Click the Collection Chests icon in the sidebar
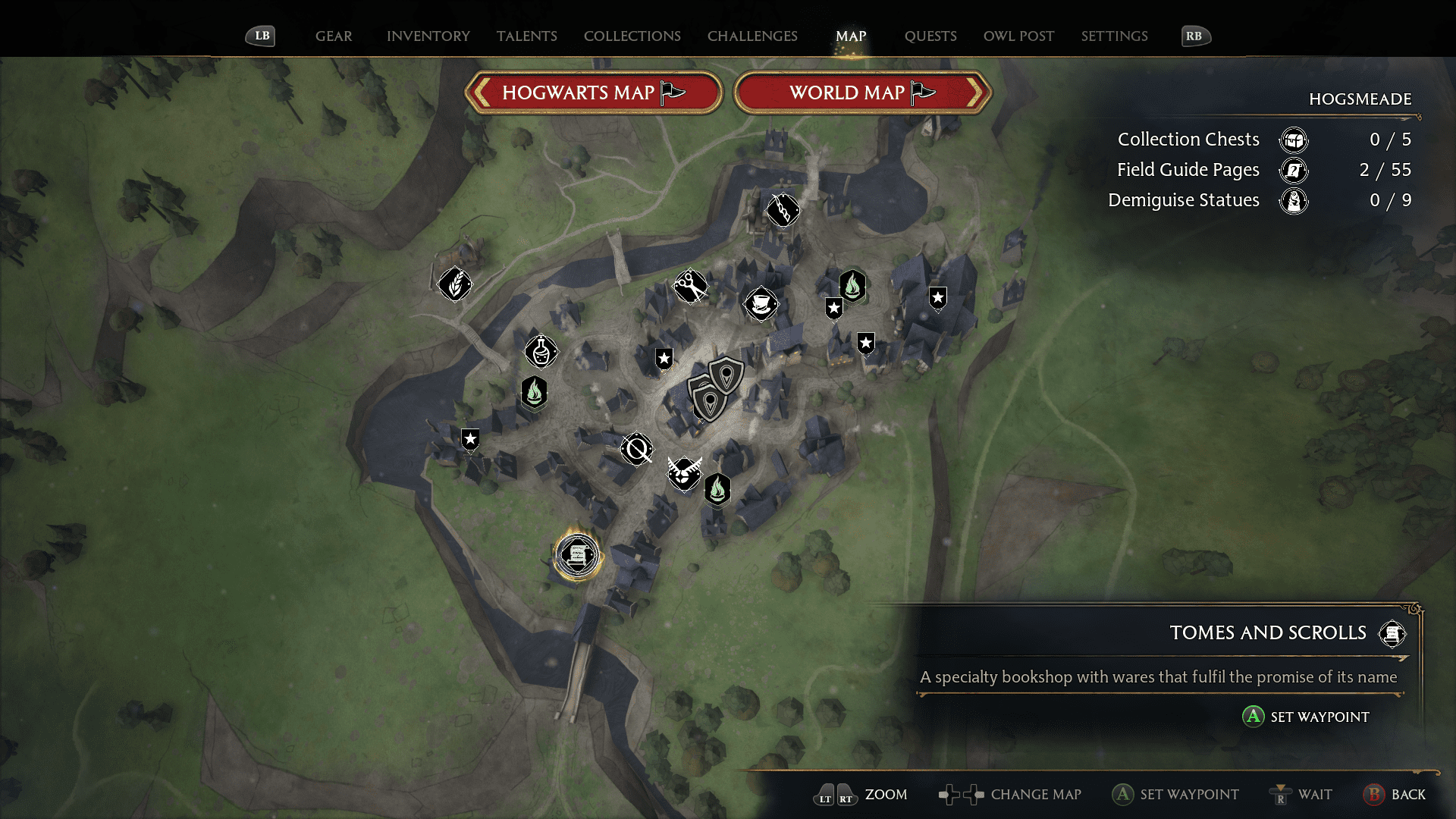Screen dimensions: 1456x819 1294,140
